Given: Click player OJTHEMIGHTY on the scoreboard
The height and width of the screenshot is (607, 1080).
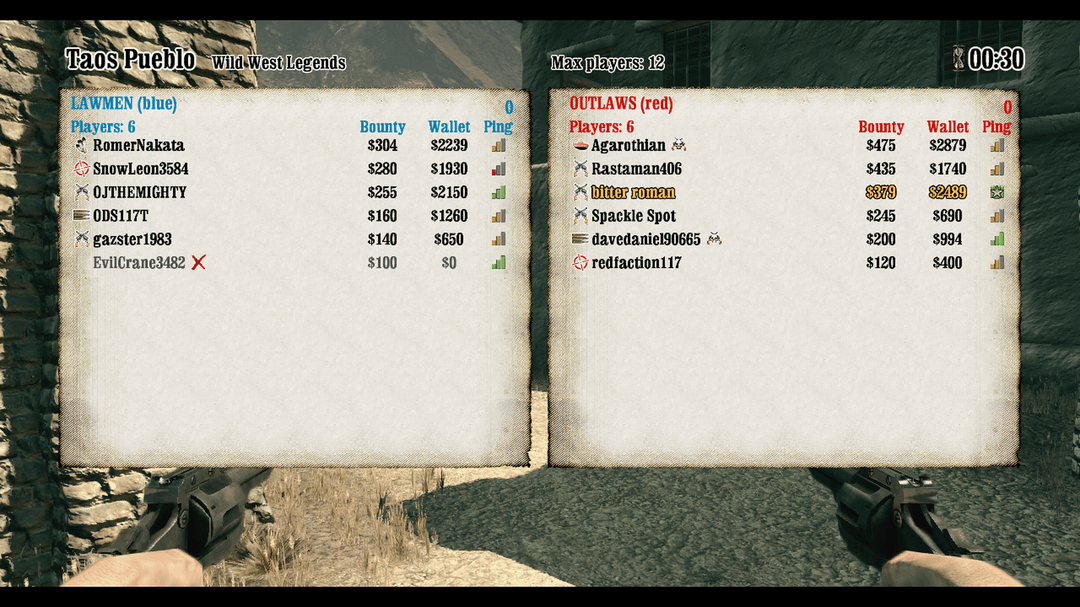Looking at the screenshot, I should (139, 193).
